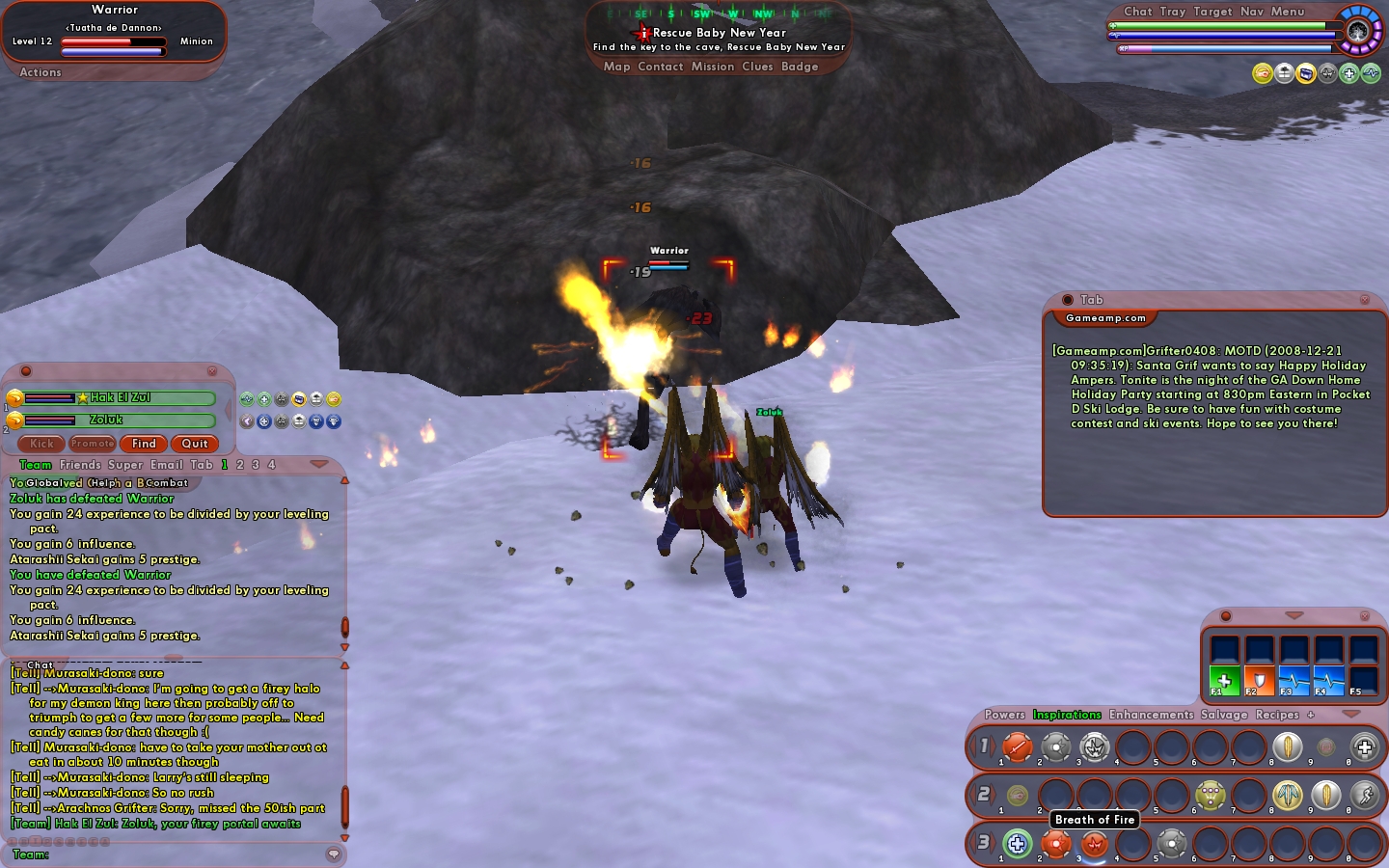
Task: Quit the team
Action: [x=195, y=444]
